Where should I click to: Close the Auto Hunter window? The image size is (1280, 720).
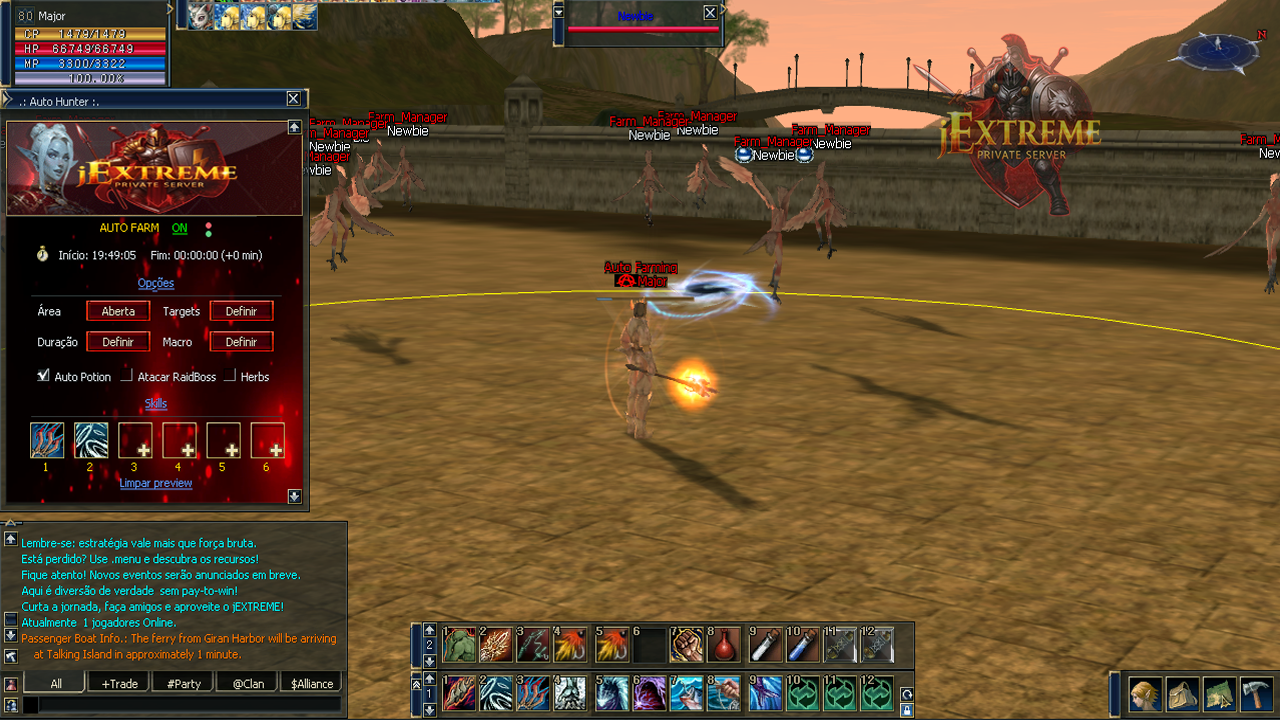293,99
